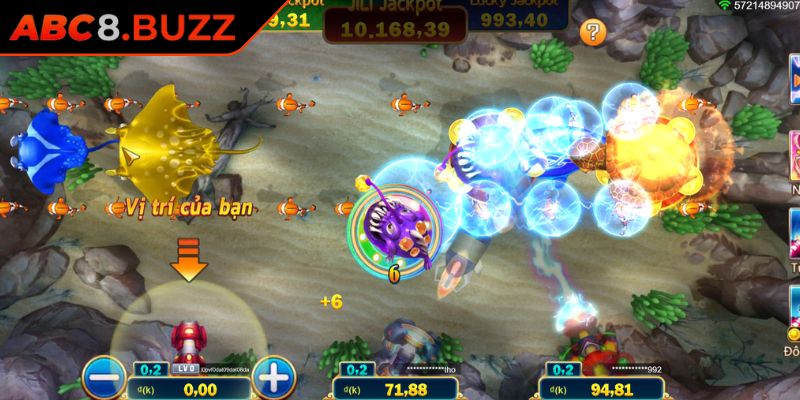This screenshot has width=800, height=400.
Task: Decrease the bet with the minus button
Action: (101, 378)
